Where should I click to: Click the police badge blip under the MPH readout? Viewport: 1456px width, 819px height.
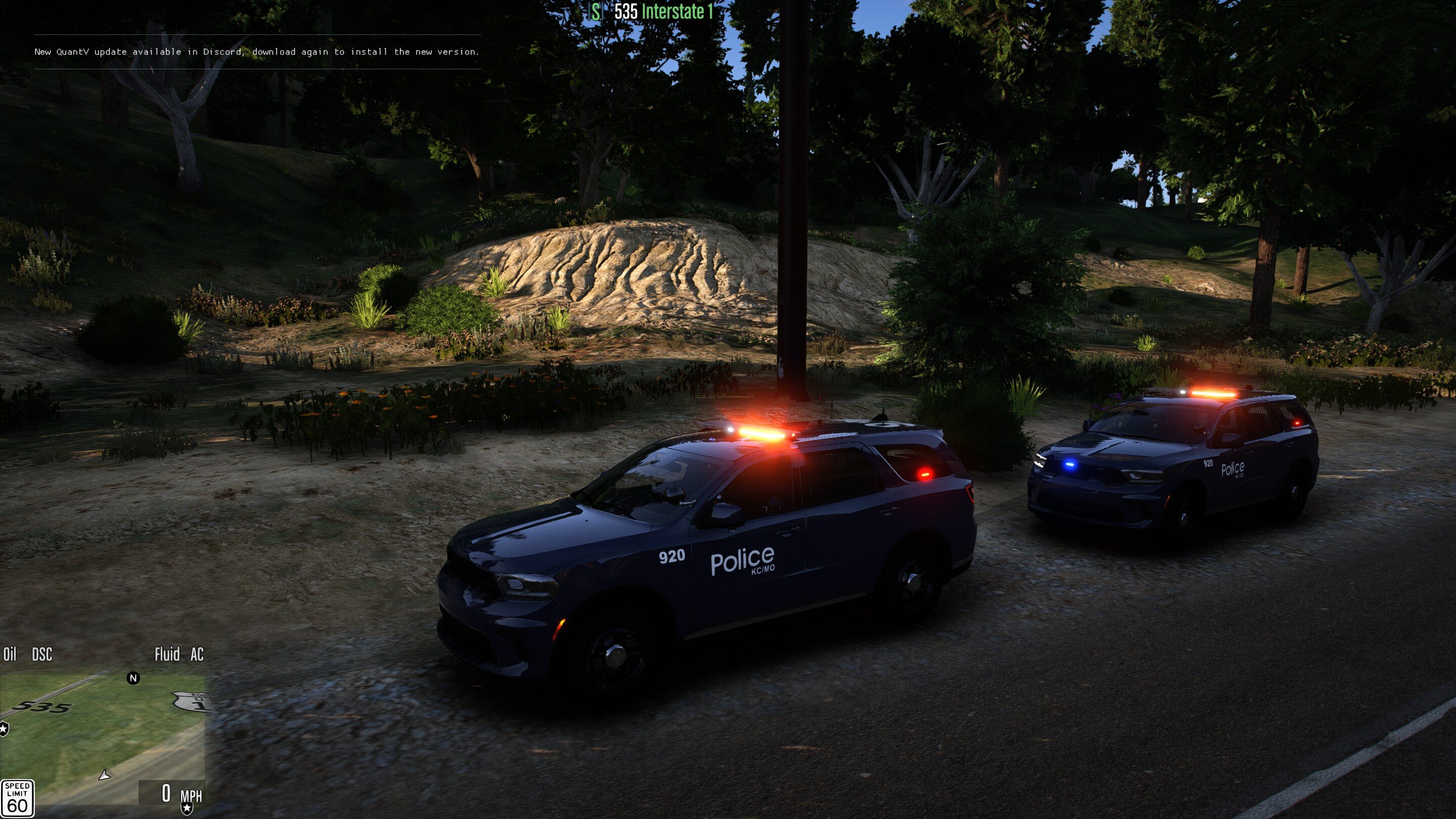(187, 809)
